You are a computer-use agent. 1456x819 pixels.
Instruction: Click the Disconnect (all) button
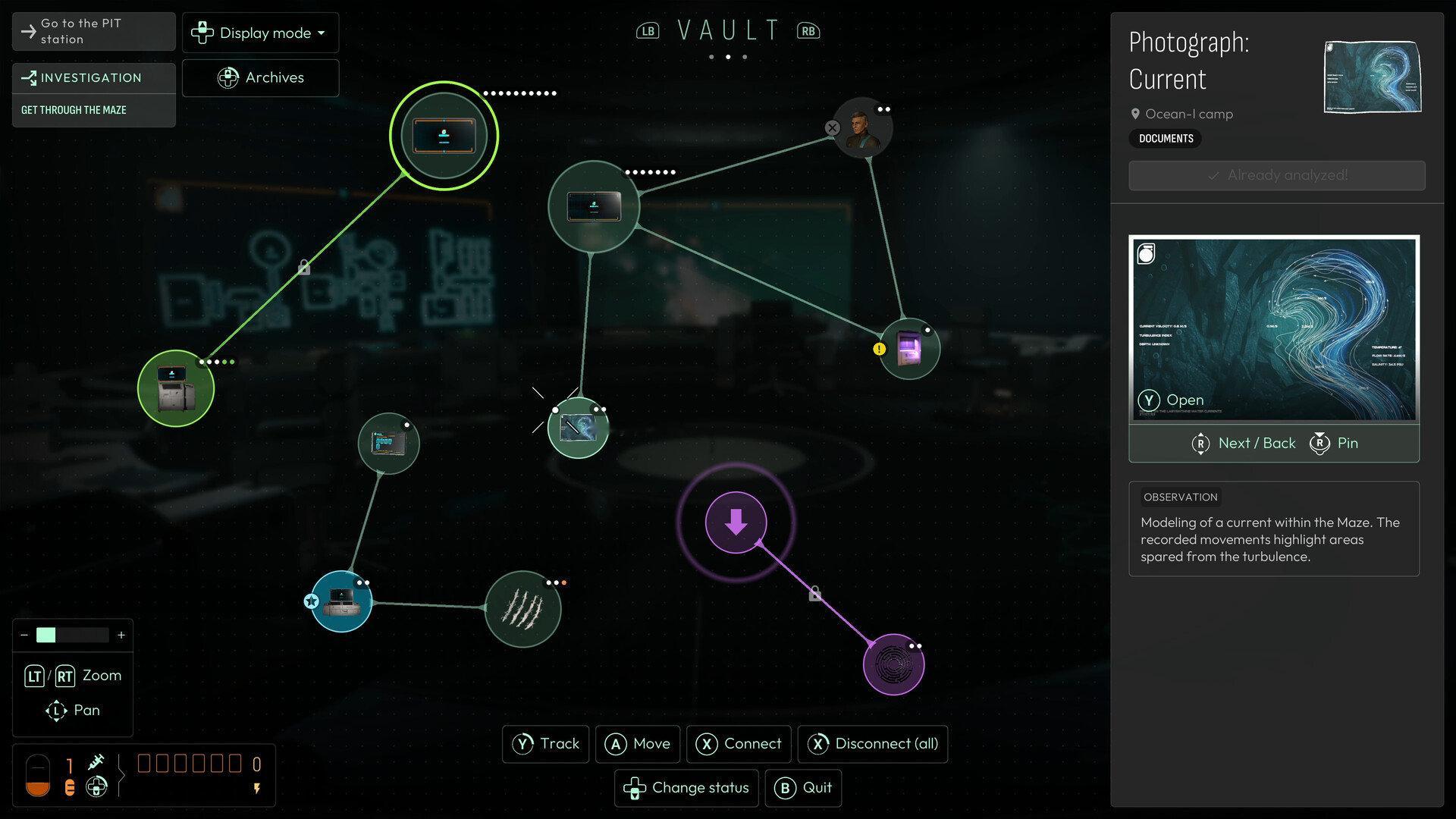[x=872, y=744]
